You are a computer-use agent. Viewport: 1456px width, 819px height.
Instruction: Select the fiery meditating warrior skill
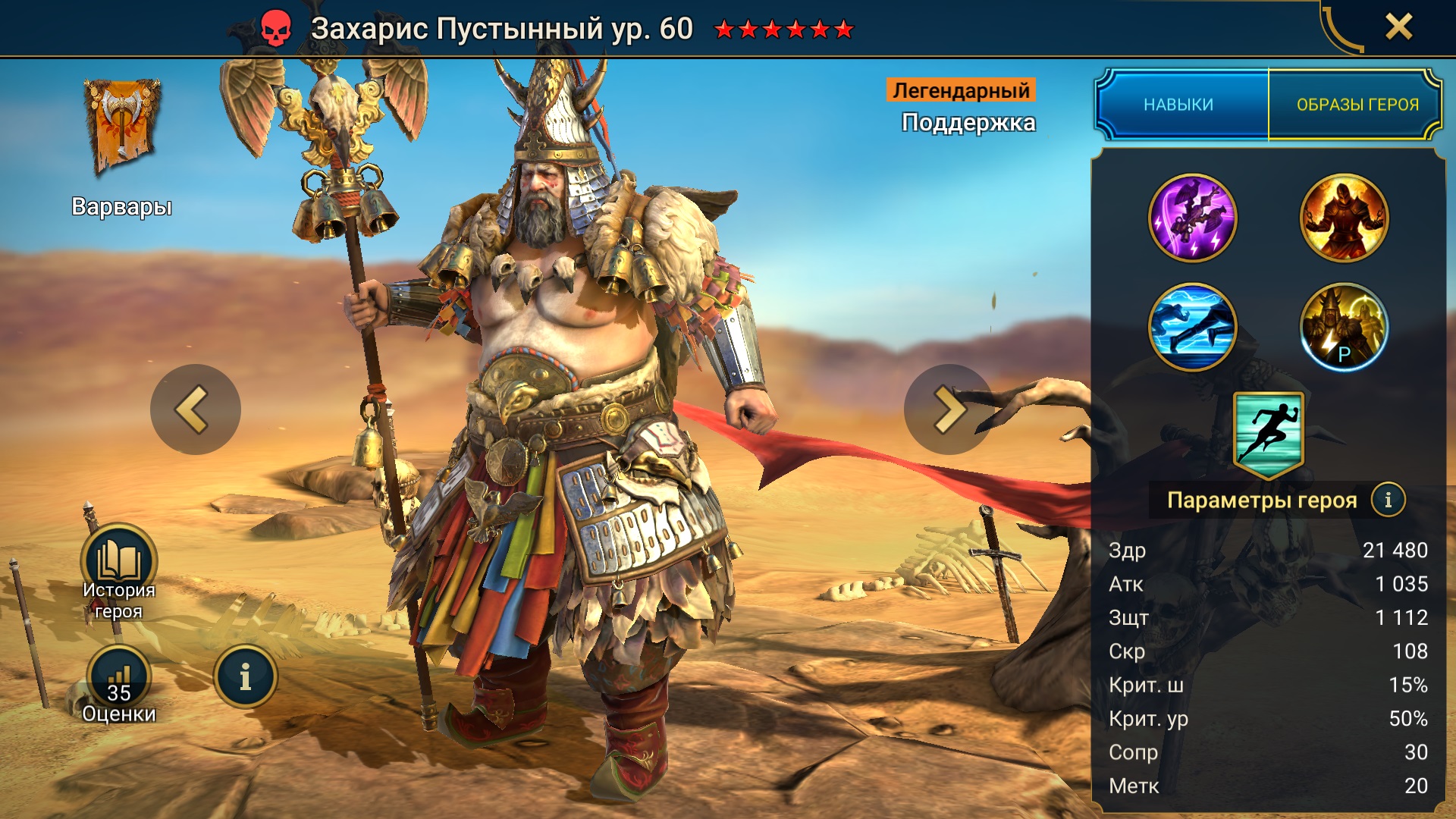pyautogui.click(x=1344, y=218)
